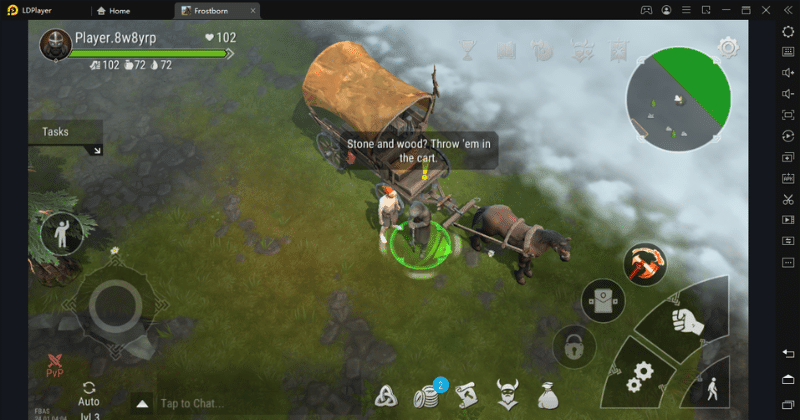
Task: Activate the flaming hammer skill
Action: [x=645, y=263]
